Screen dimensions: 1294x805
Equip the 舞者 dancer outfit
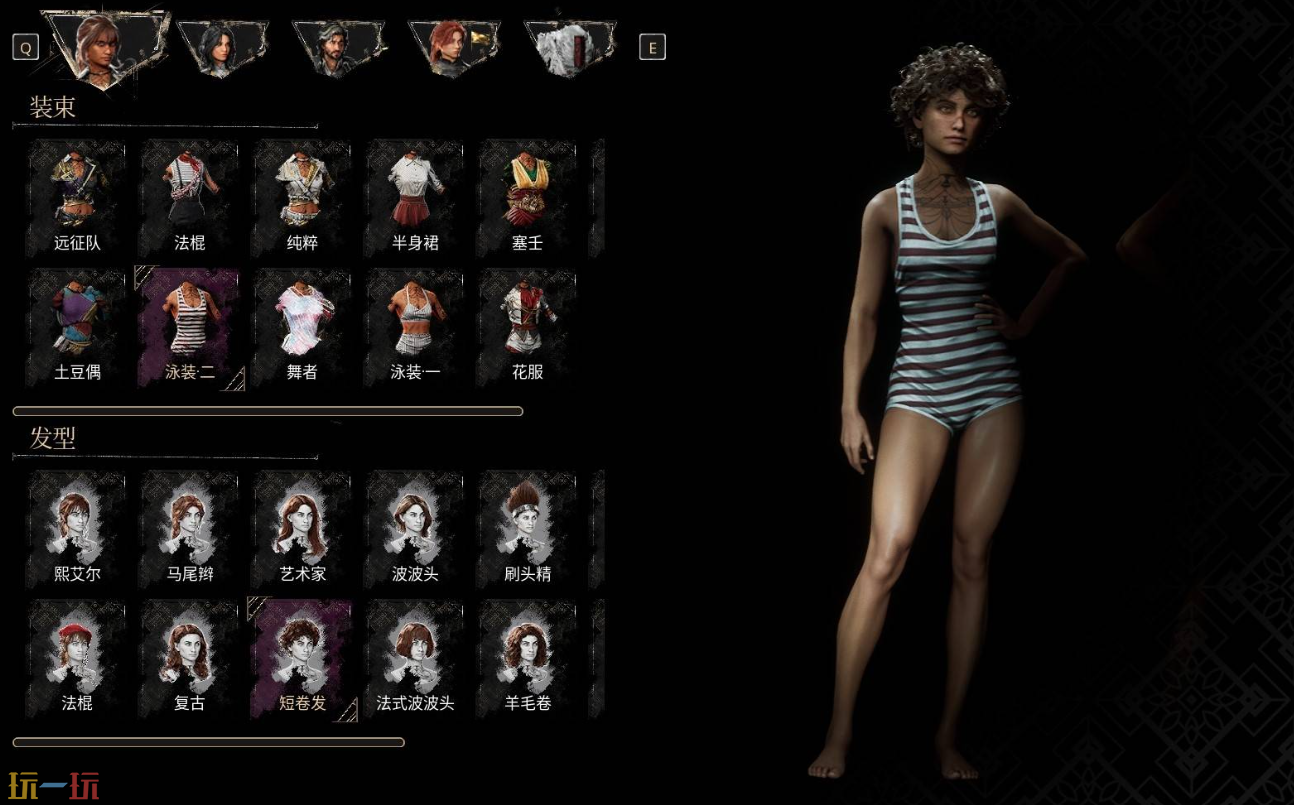click(302, 327)
